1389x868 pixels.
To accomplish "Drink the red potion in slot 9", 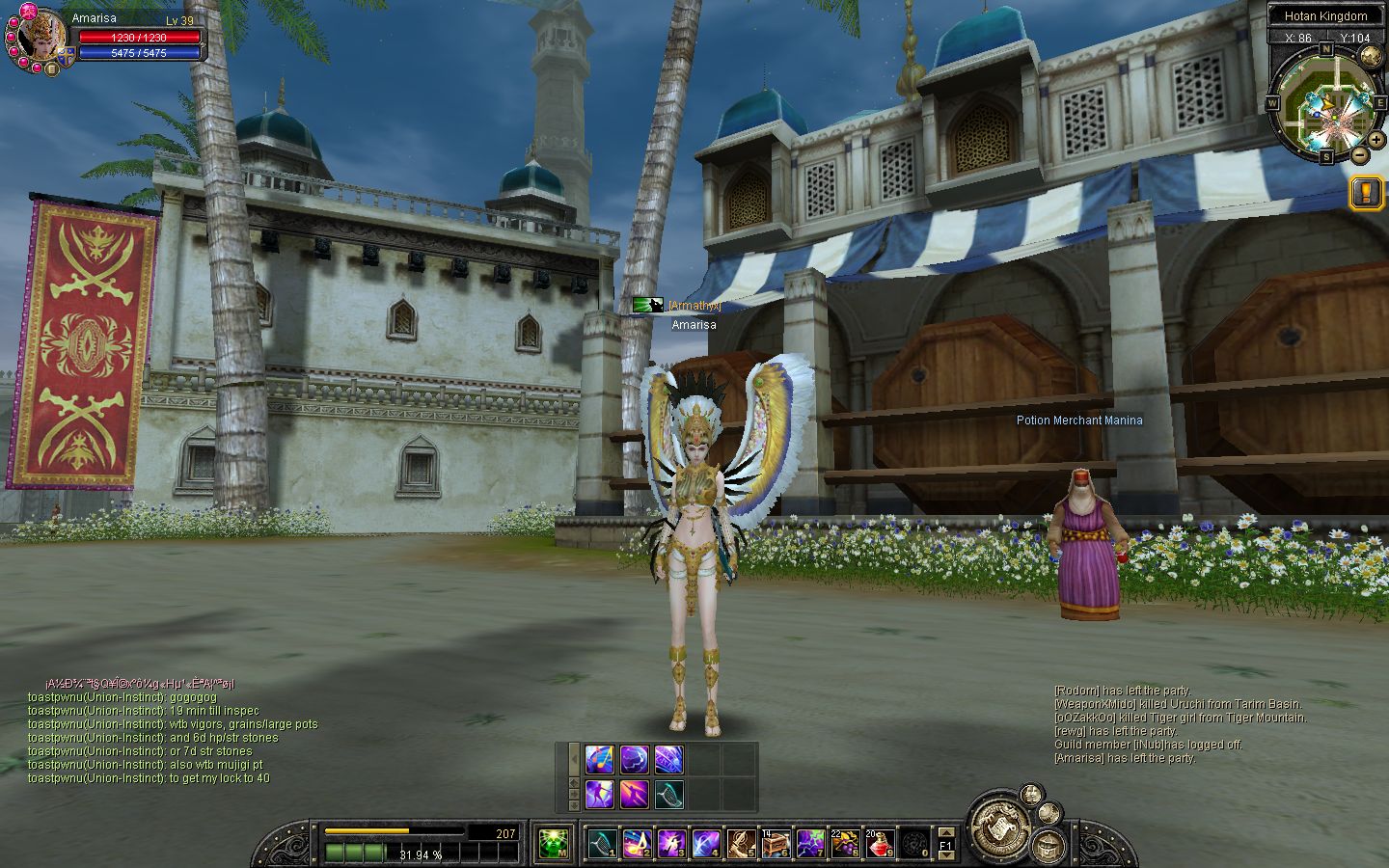I will [x=880, y=844].
